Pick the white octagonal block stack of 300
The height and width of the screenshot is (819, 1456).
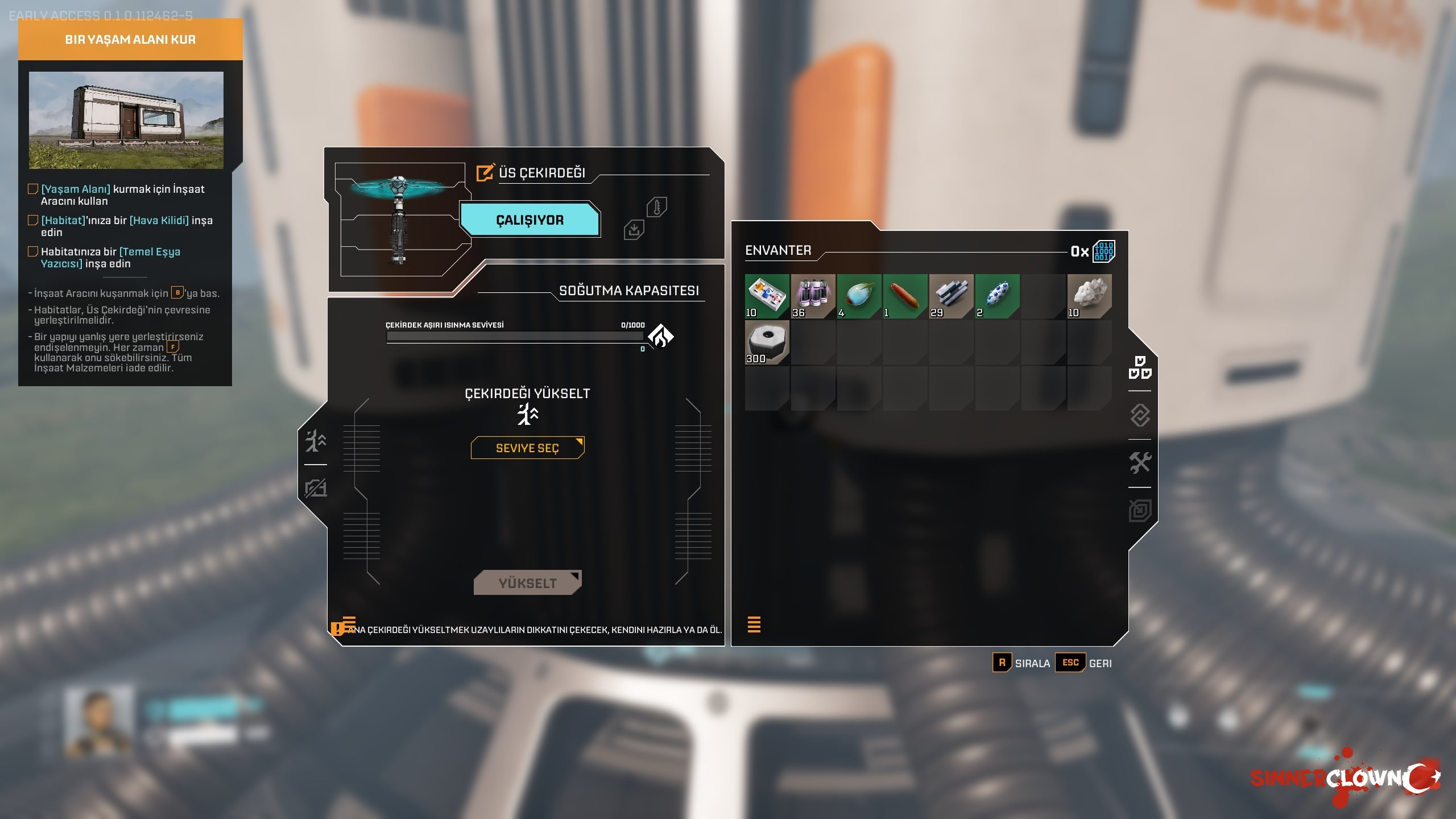pyautogui.click(x=767, y=342)
